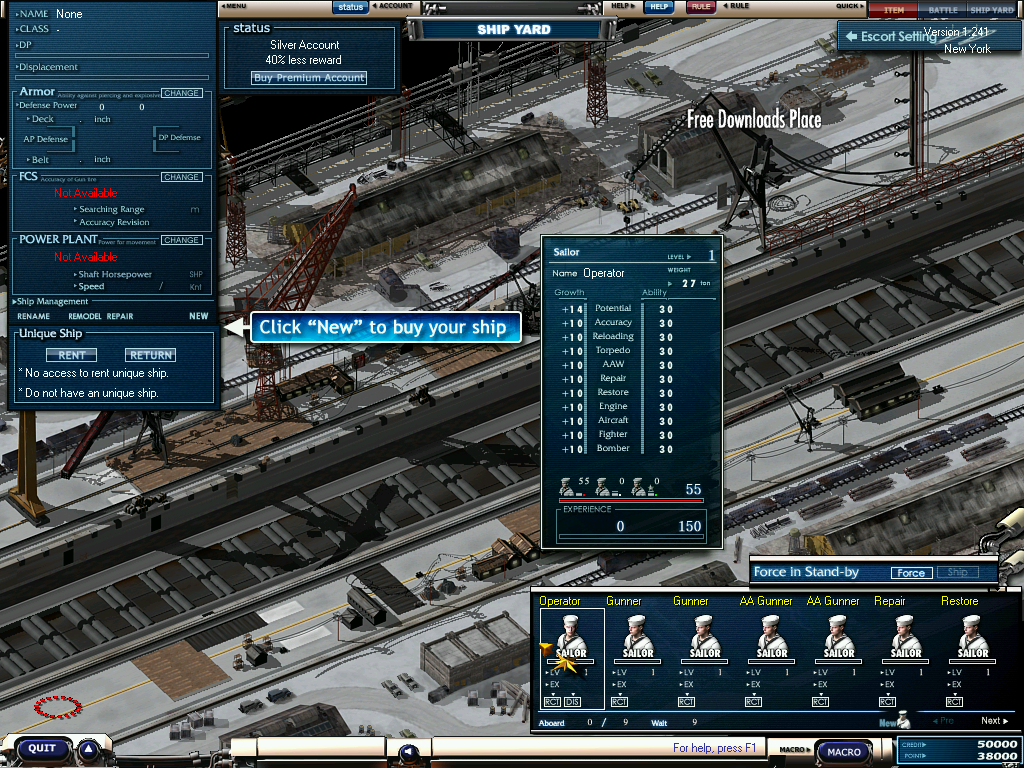Return the unique ship
Viewport: 1024px width, 768px height.
click(150, 355)
